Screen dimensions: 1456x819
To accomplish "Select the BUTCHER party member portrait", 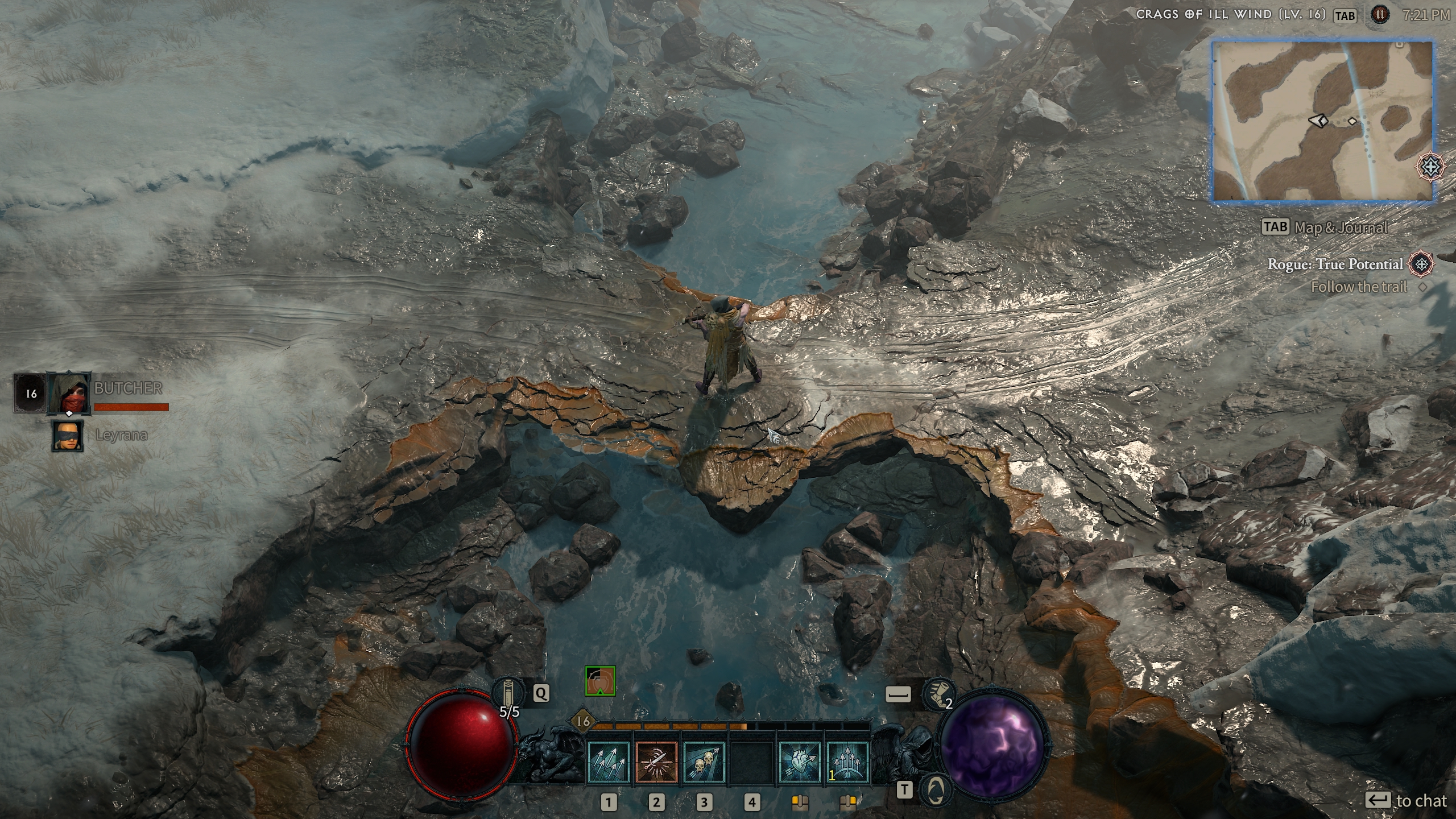I will [69, 393].
